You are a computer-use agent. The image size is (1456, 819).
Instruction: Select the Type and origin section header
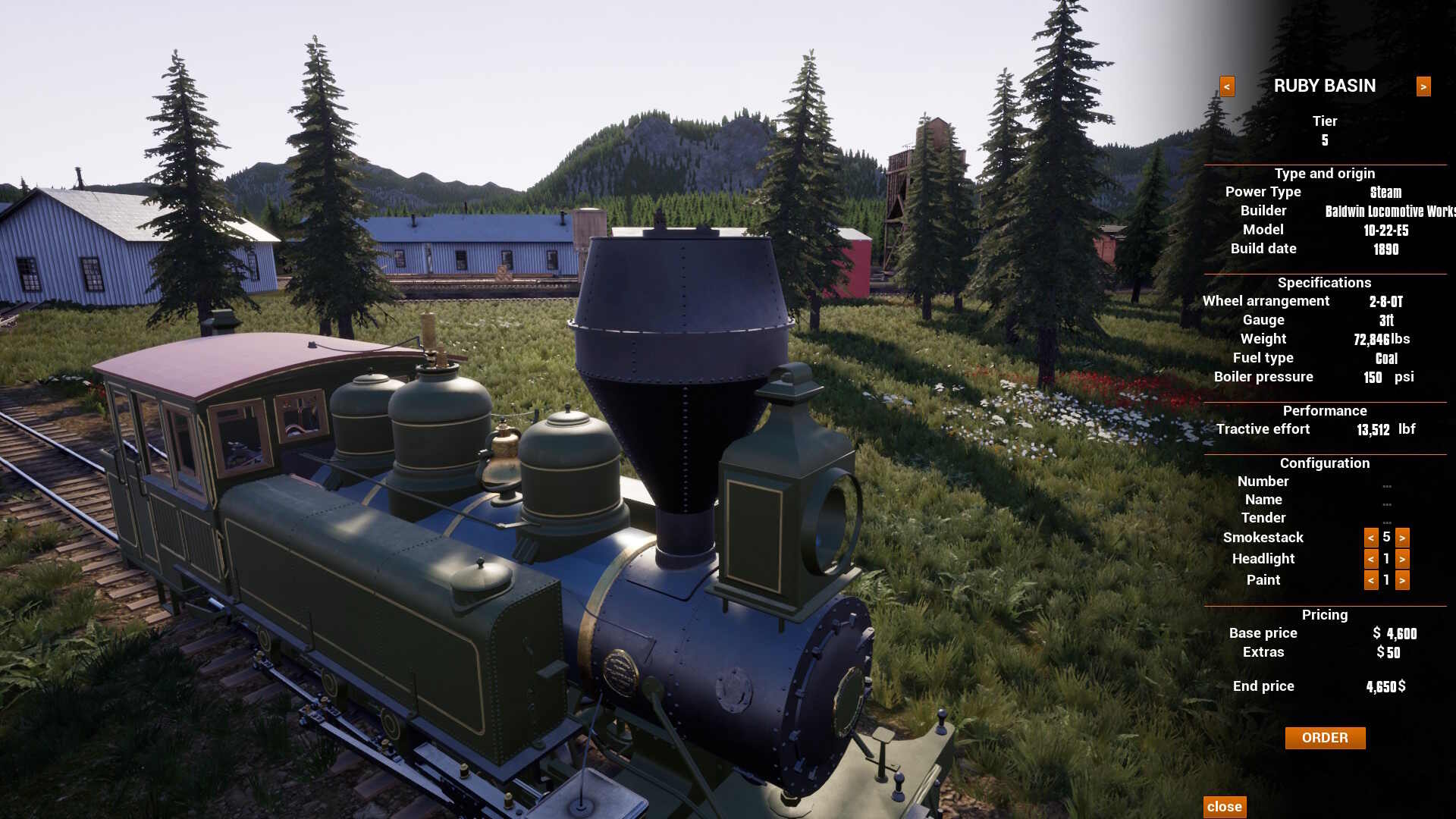coord(1325,173)
